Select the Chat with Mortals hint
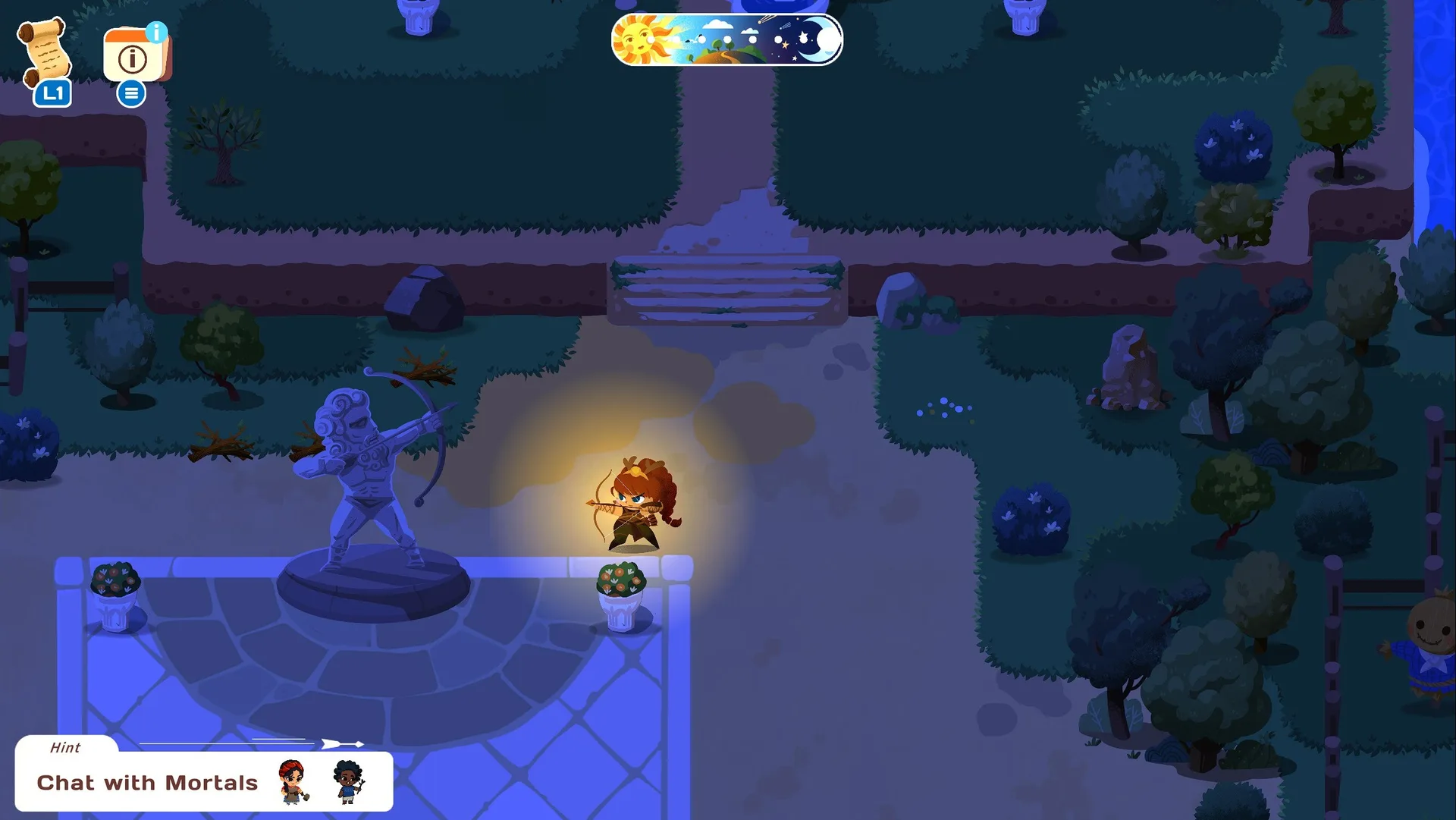 (x=147, y=782)
